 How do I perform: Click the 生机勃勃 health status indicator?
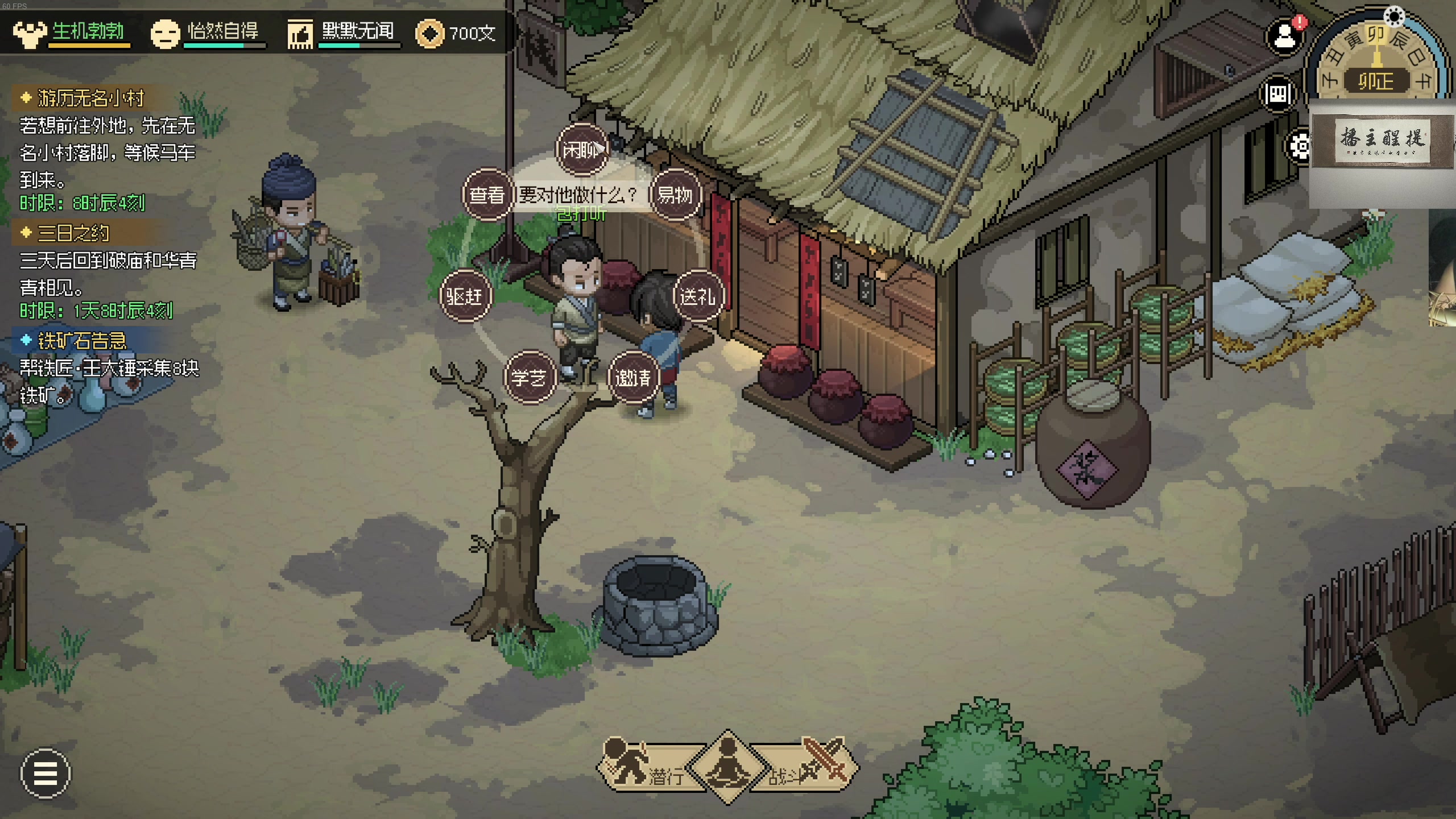tap(71, 32)
